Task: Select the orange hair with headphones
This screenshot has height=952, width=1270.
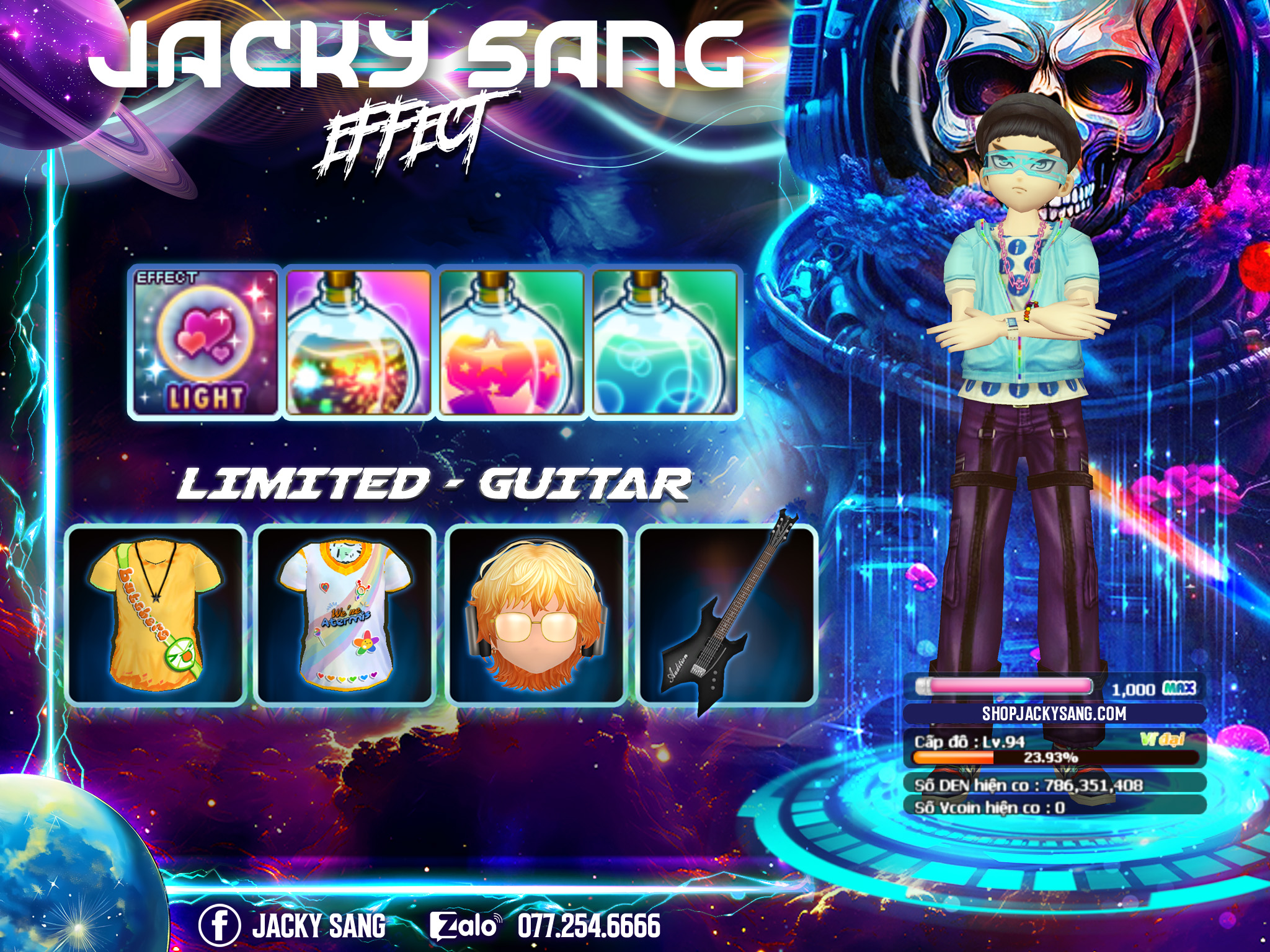Action: [x=536, y=615]
